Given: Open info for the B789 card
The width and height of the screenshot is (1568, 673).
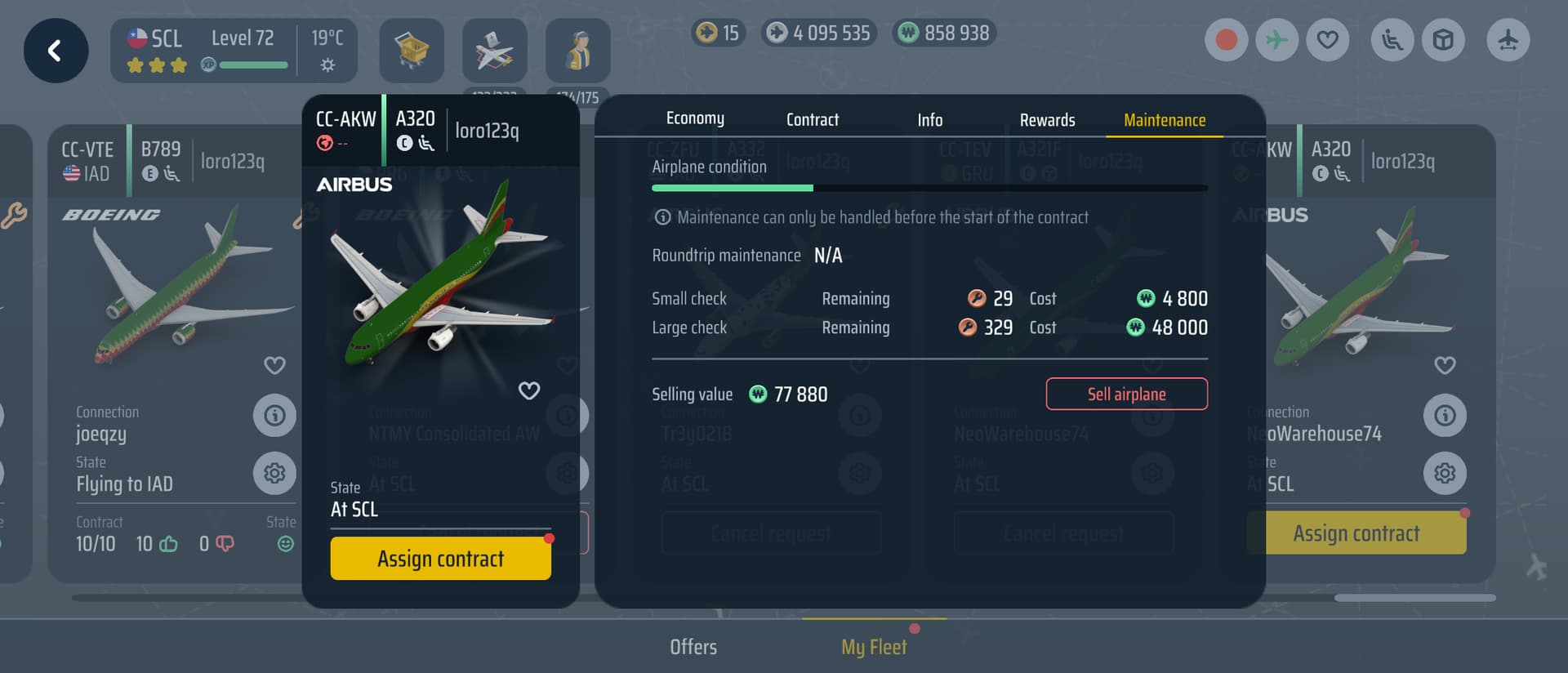Looking at the screenshot, I should (x=274, y=416).
